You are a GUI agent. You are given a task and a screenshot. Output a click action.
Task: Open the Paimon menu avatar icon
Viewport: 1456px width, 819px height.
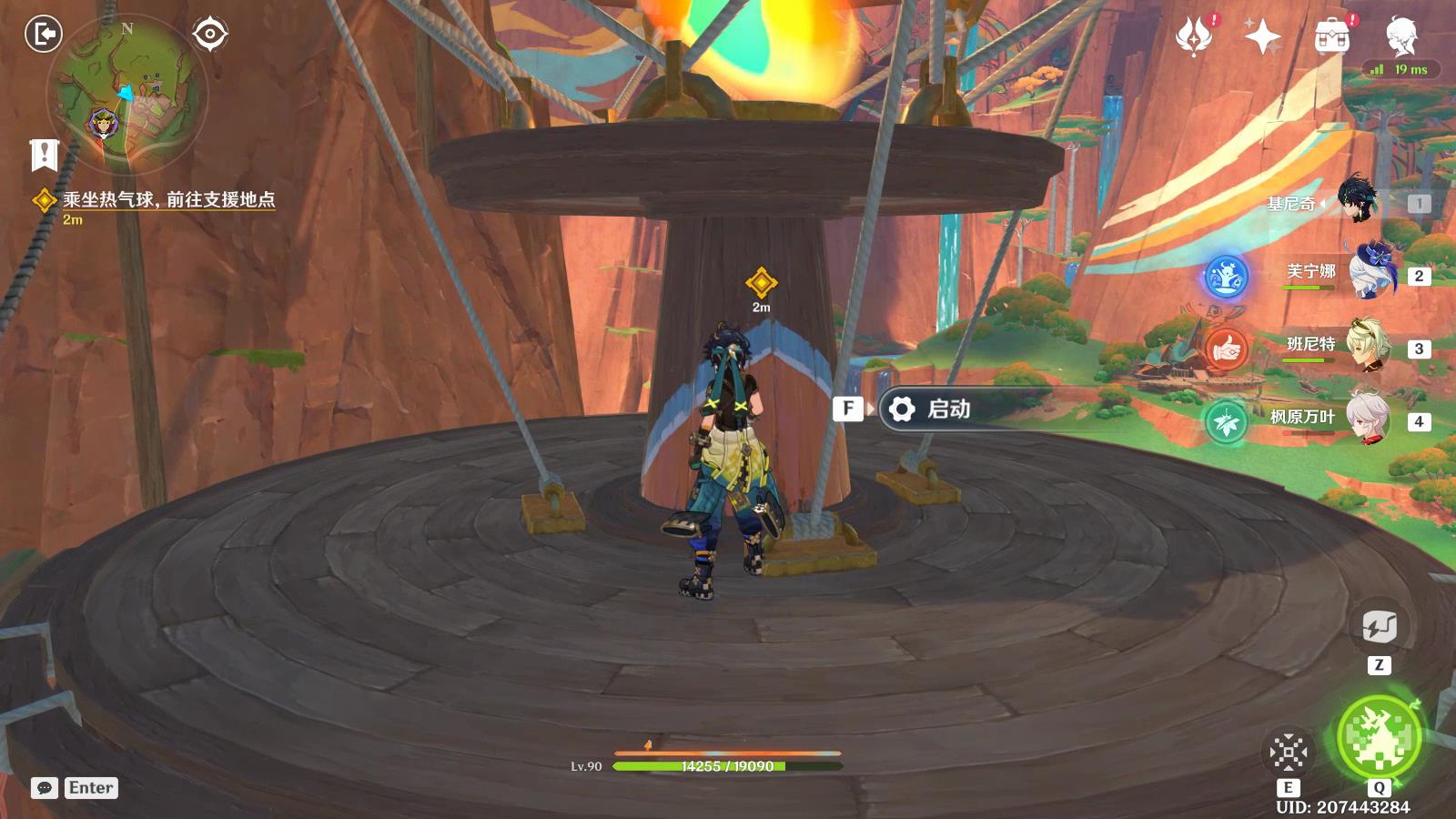[x=1401, y=35]
